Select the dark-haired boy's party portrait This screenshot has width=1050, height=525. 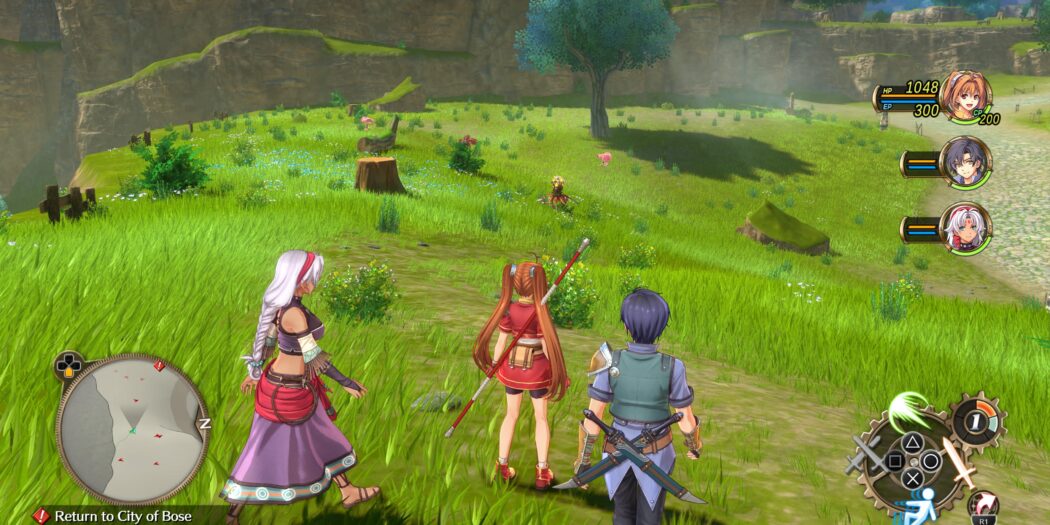pyautogui.click(x=964, y=163)
